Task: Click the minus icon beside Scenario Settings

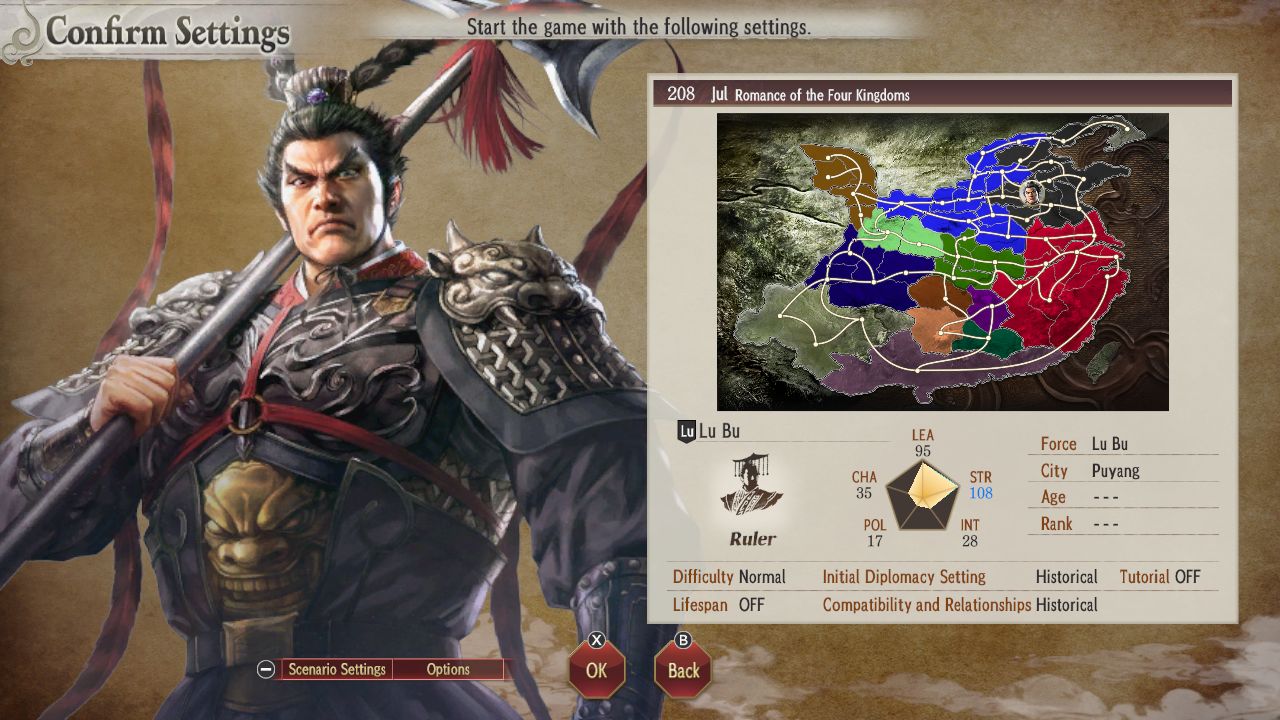Action: tap(264, 669)
